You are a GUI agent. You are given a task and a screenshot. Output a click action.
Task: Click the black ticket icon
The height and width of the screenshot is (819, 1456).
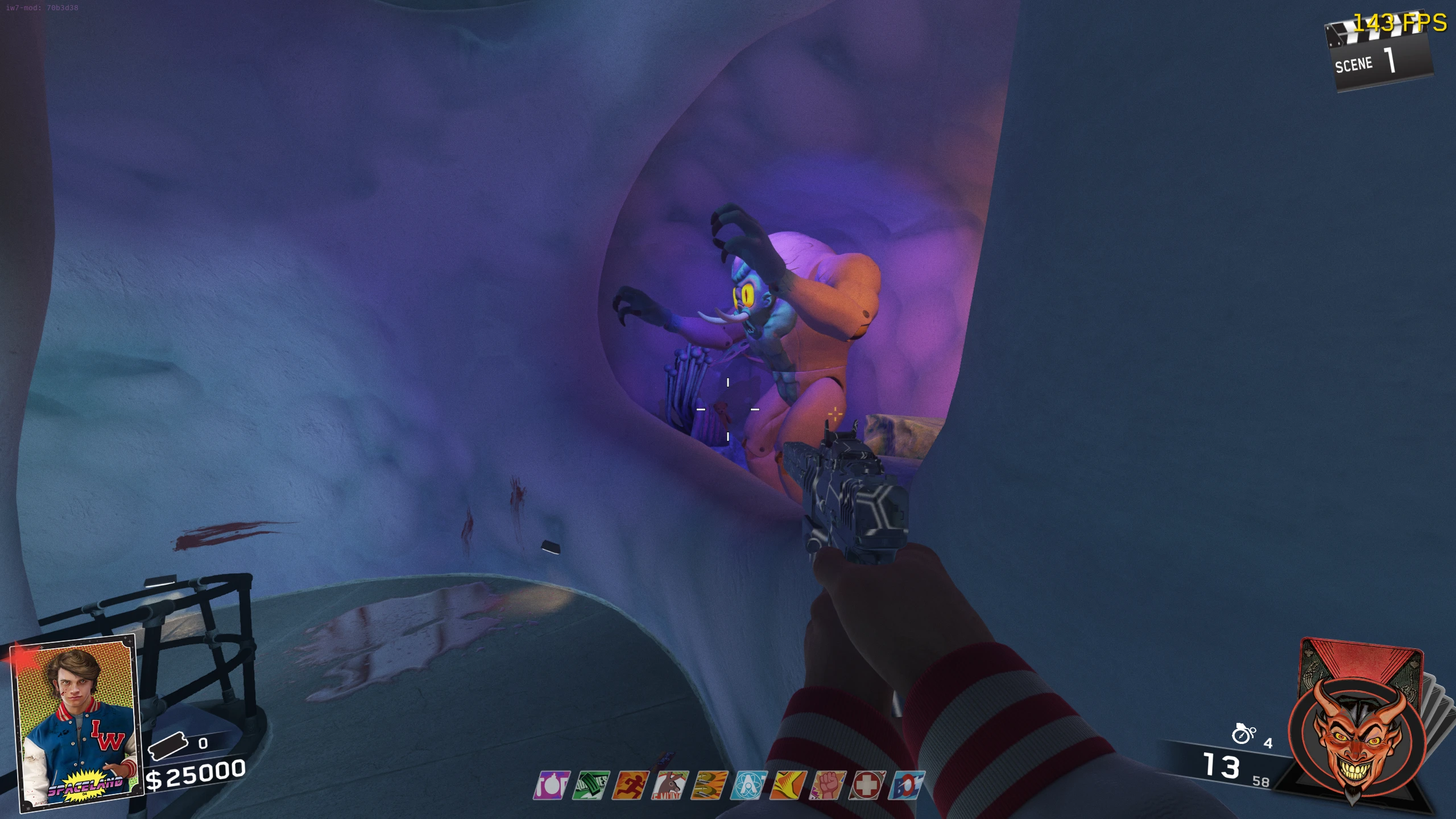pos(168,744)
